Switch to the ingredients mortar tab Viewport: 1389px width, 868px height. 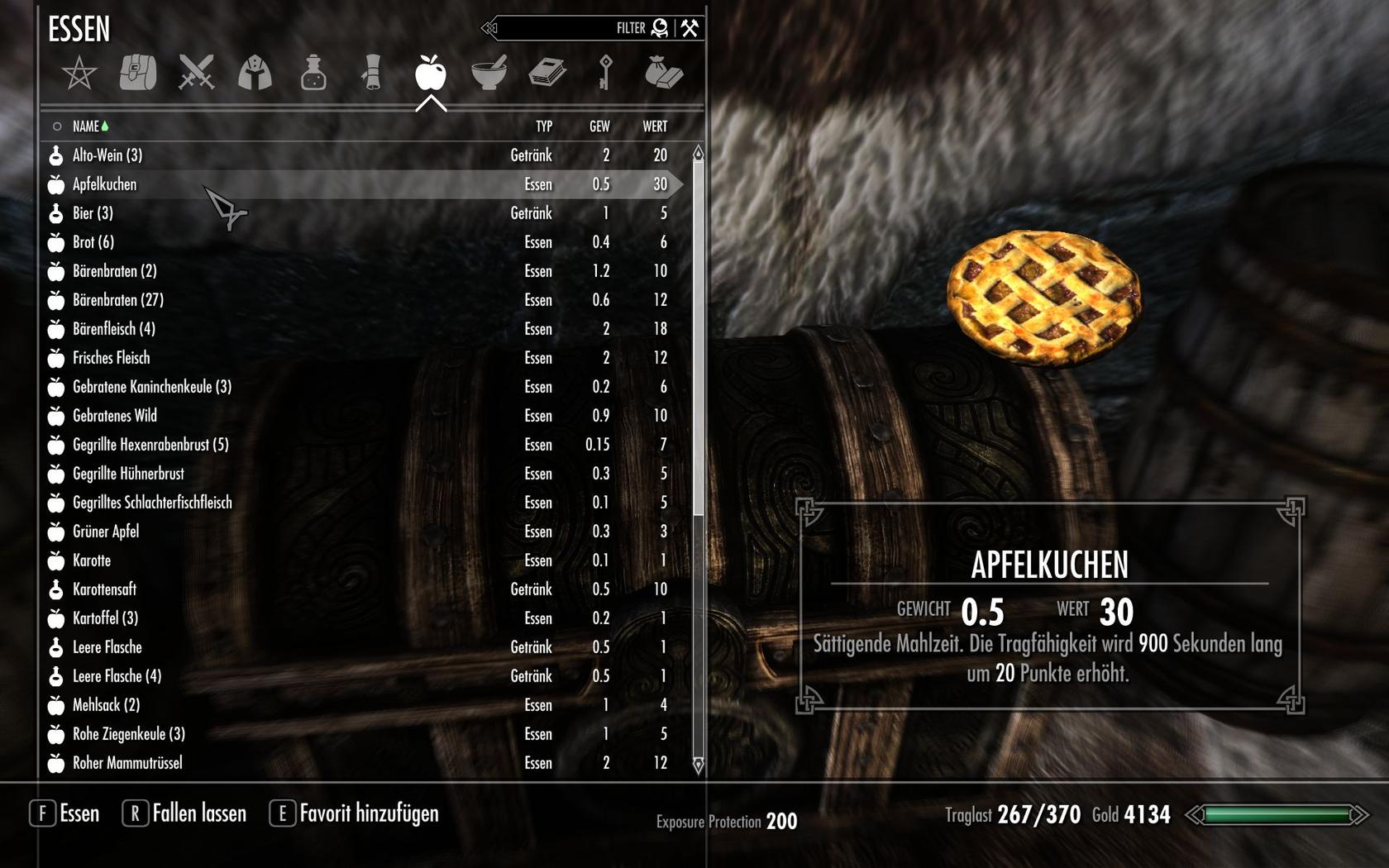[489, 73]
